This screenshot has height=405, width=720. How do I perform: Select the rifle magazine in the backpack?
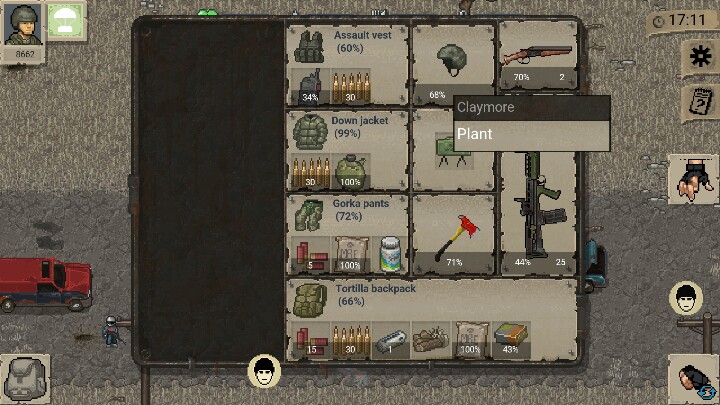(x=390, y=342)
